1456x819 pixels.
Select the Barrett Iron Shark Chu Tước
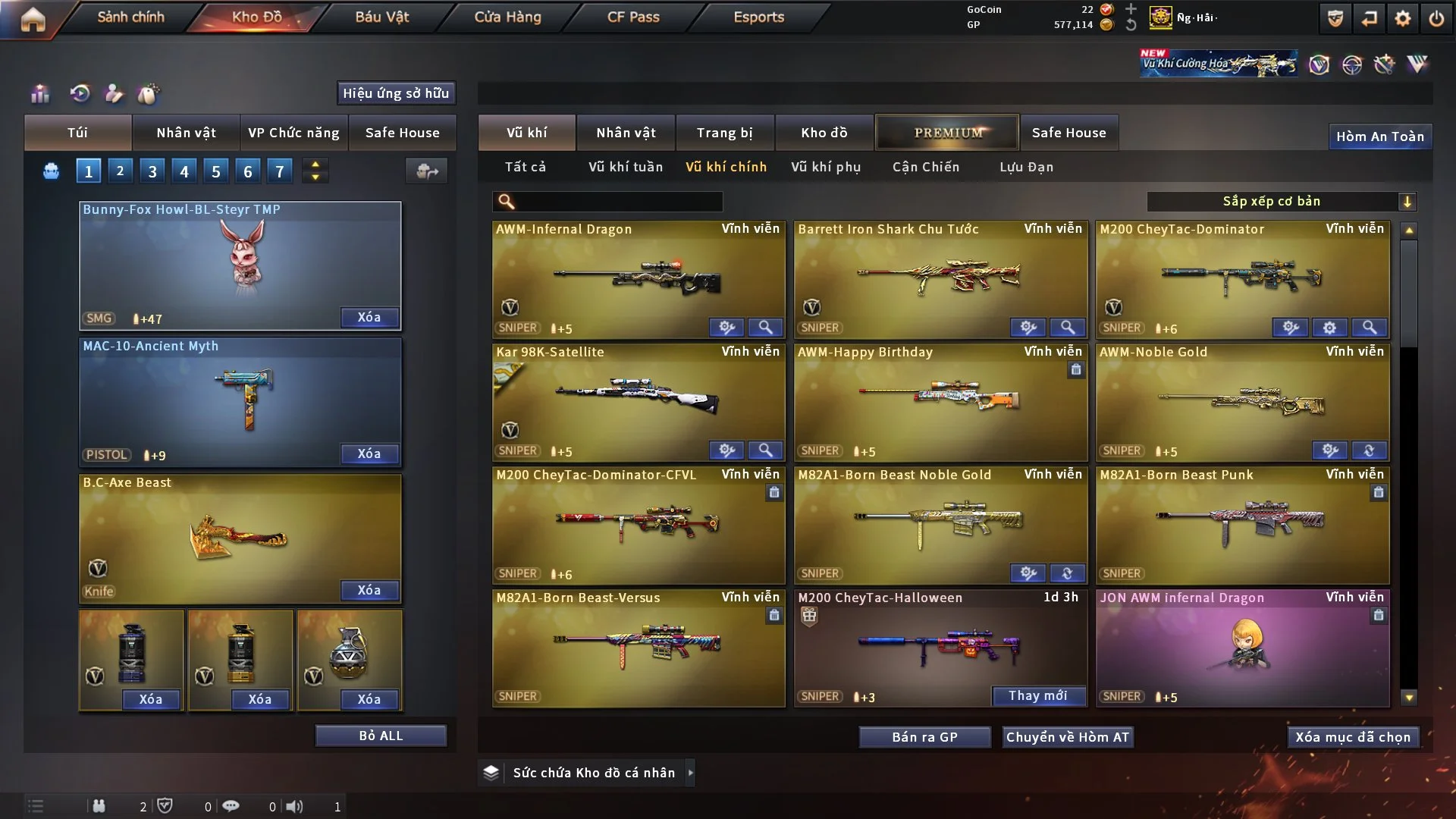(x=940, y=279)
